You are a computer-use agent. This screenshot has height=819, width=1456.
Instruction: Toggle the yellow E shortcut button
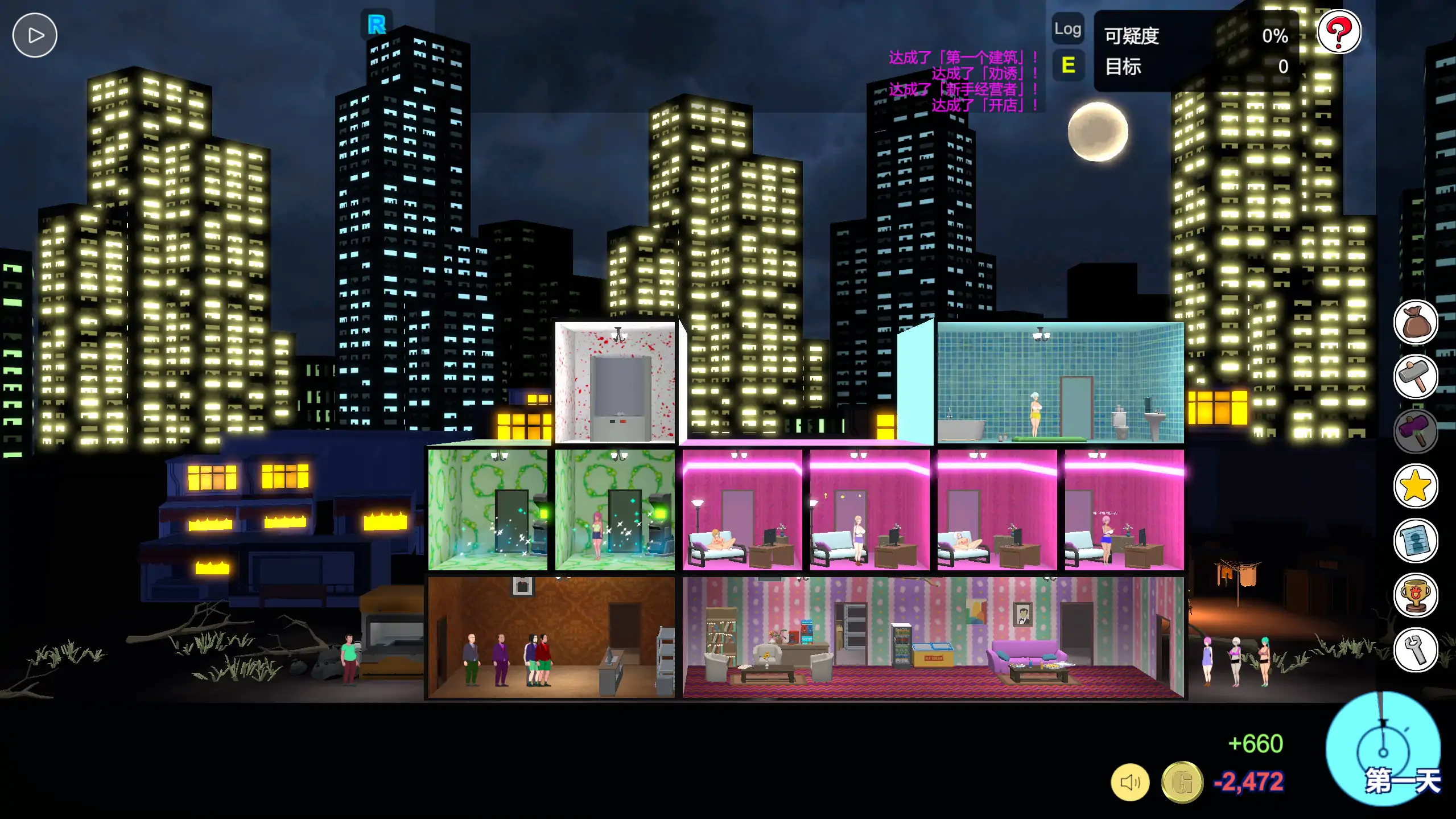tap(1068, 65)
